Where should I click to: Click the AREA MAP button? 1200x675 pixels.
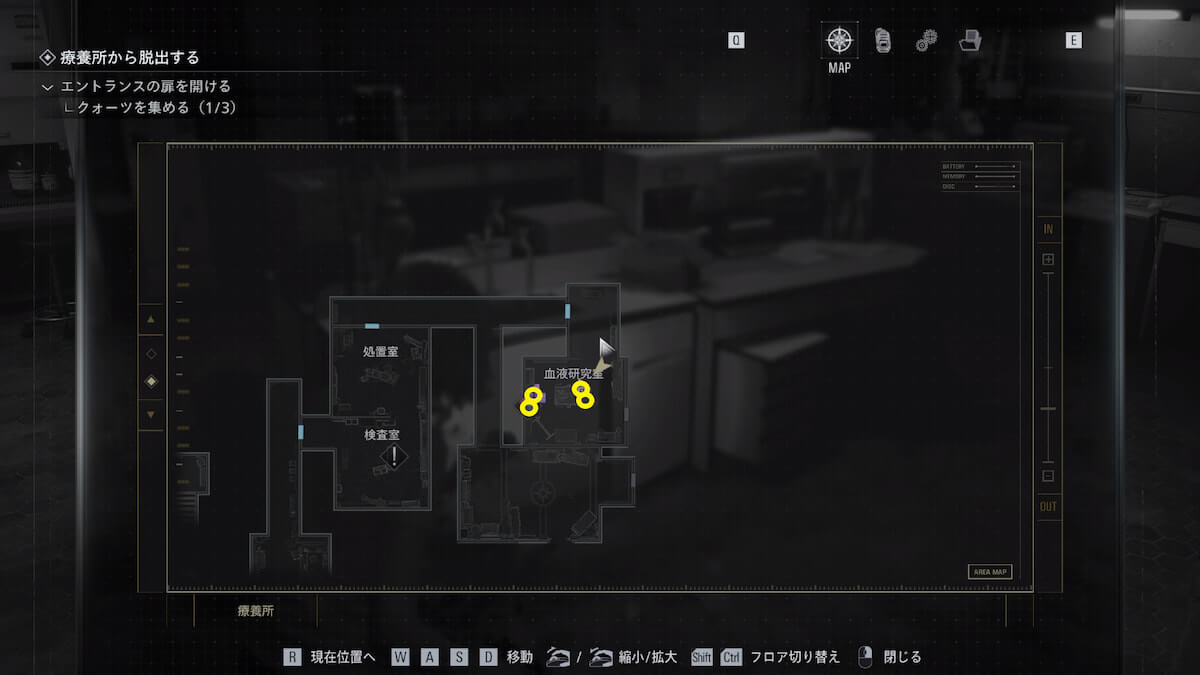(x=989, y=572)
